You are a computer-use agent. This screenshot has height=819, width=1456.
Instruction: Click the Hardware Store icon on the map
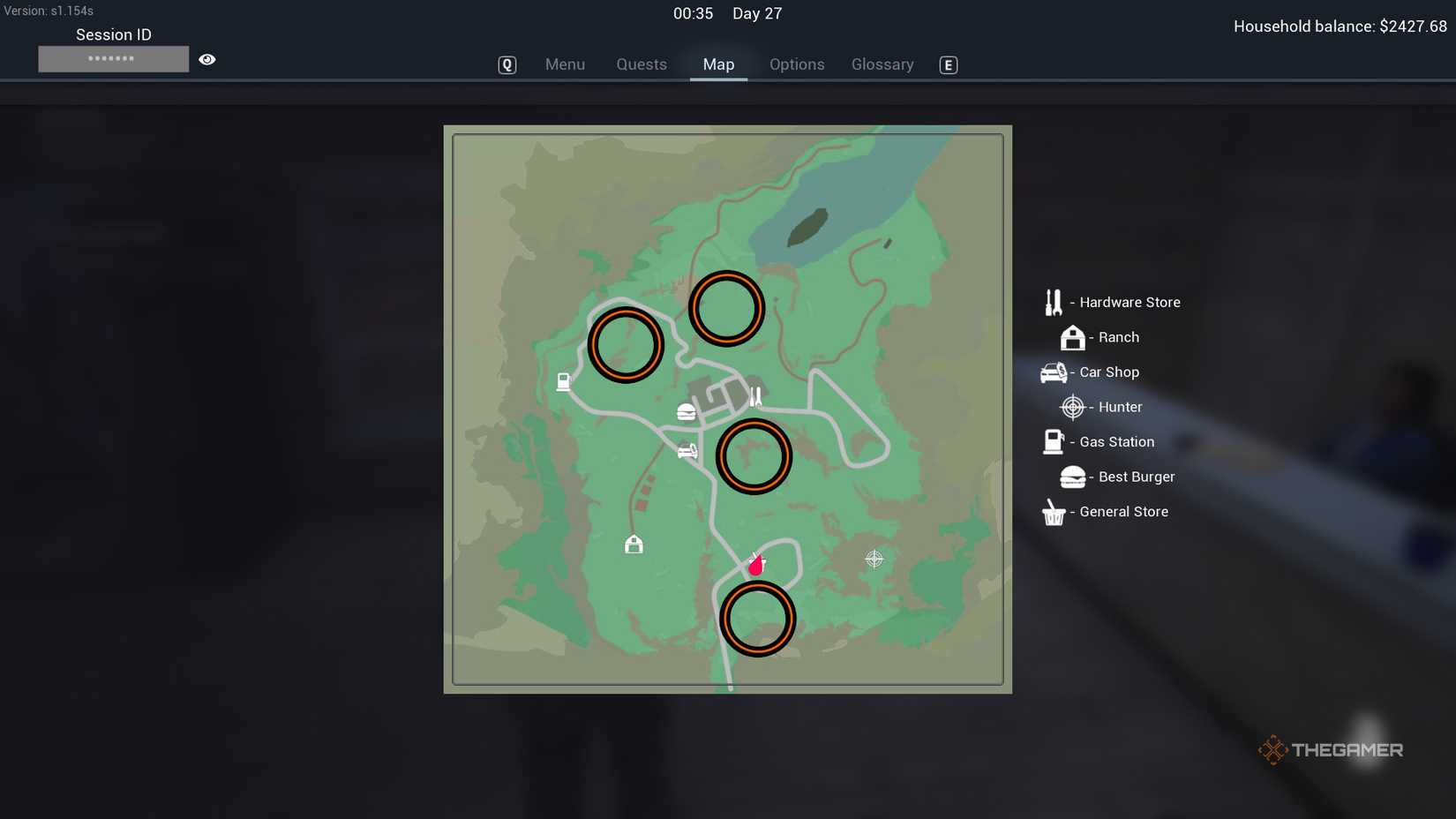coord(756,394)
